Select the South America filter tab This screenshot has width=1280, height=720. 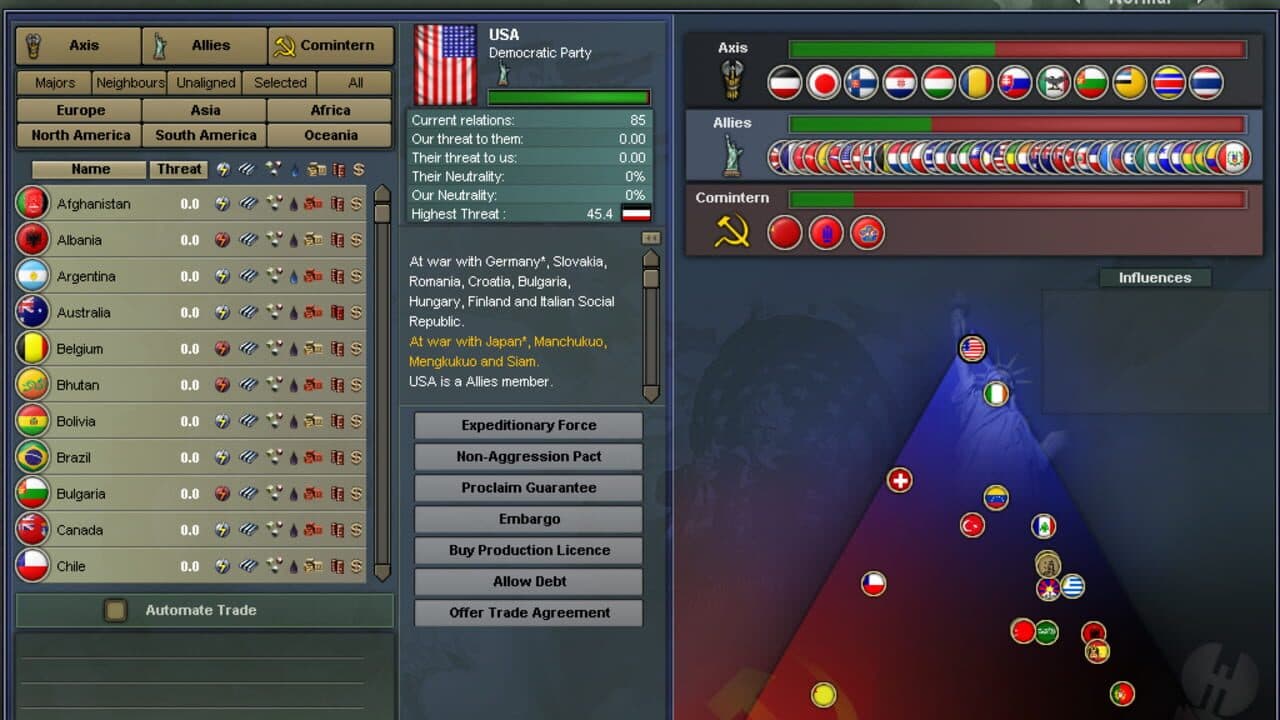tap(203, 135)
